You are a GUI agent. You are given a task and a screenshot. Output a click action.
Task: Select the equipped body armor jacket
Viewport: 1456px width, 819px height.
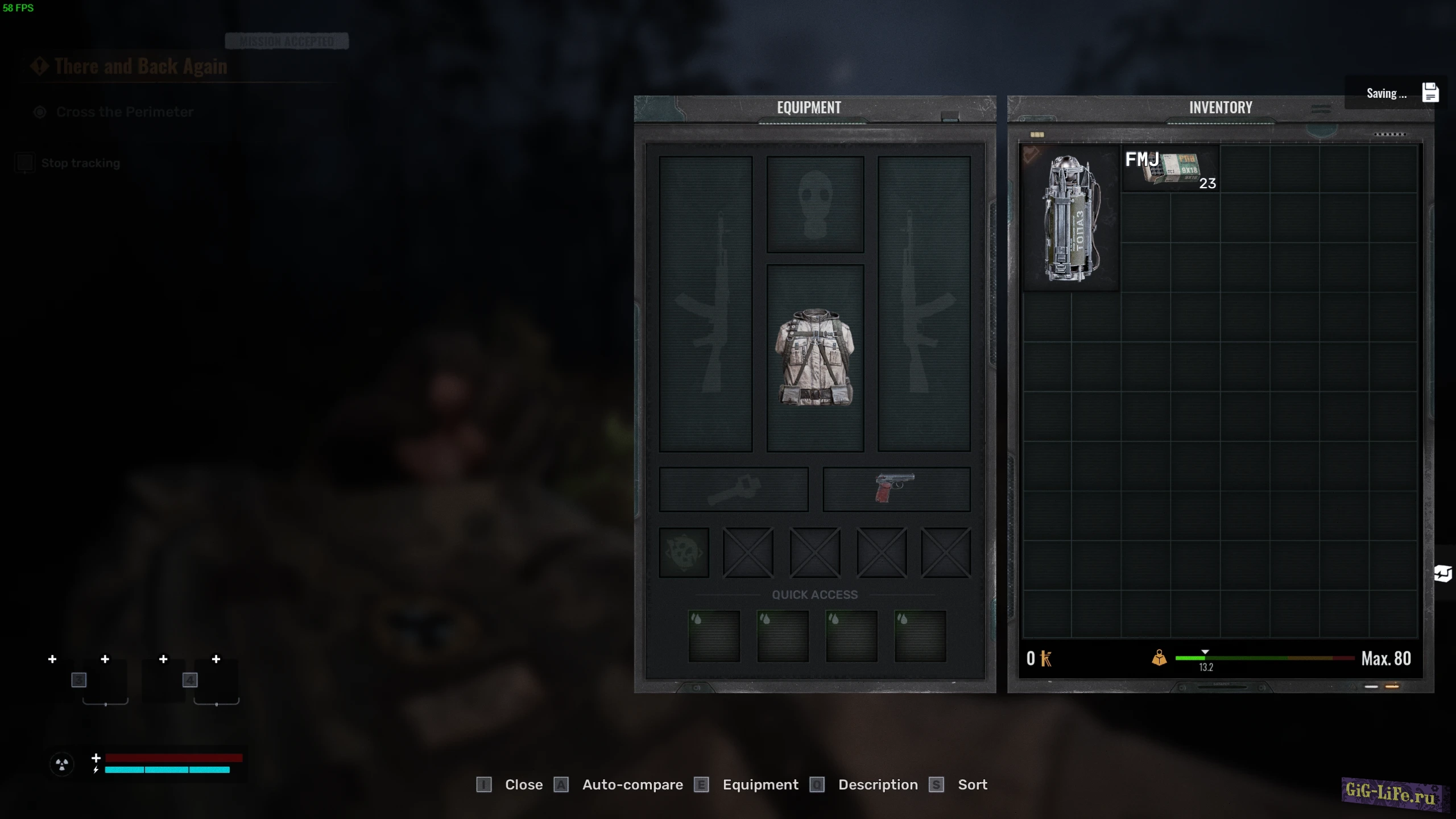click(814, 358)
